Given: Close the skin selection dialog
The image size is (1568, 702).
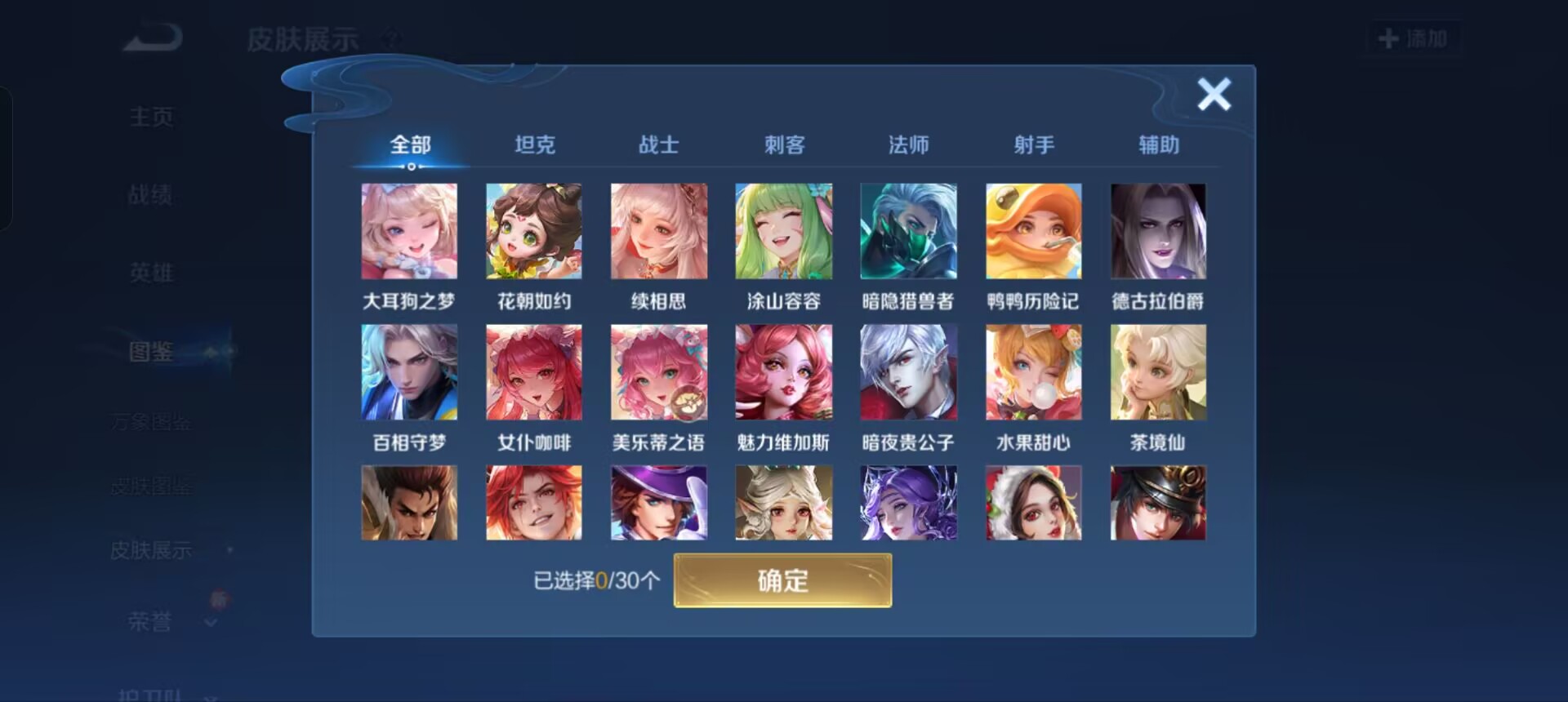Looking at the screenshot, I should (1214, 94).
